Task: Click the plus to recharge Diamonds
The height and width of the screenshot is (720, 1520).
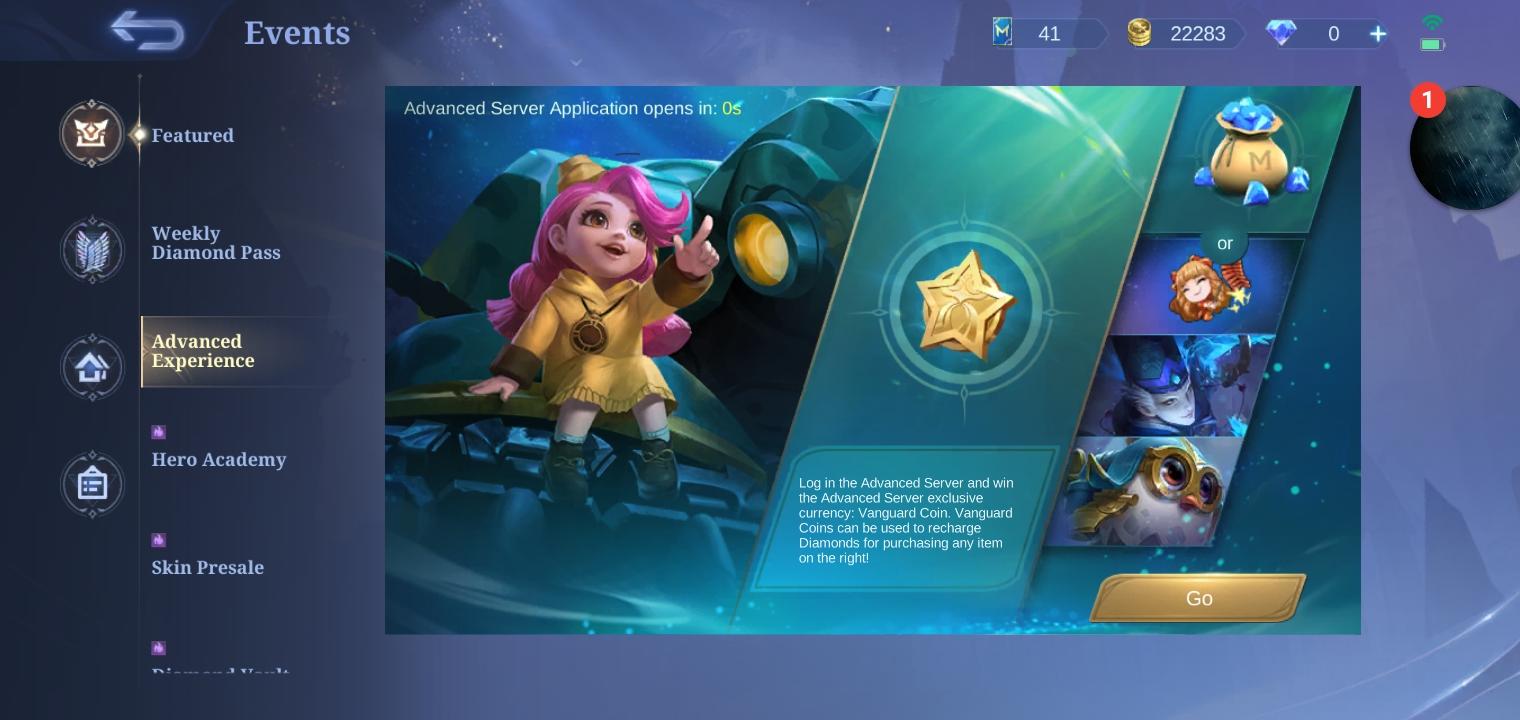Action: click(1378, 33)
